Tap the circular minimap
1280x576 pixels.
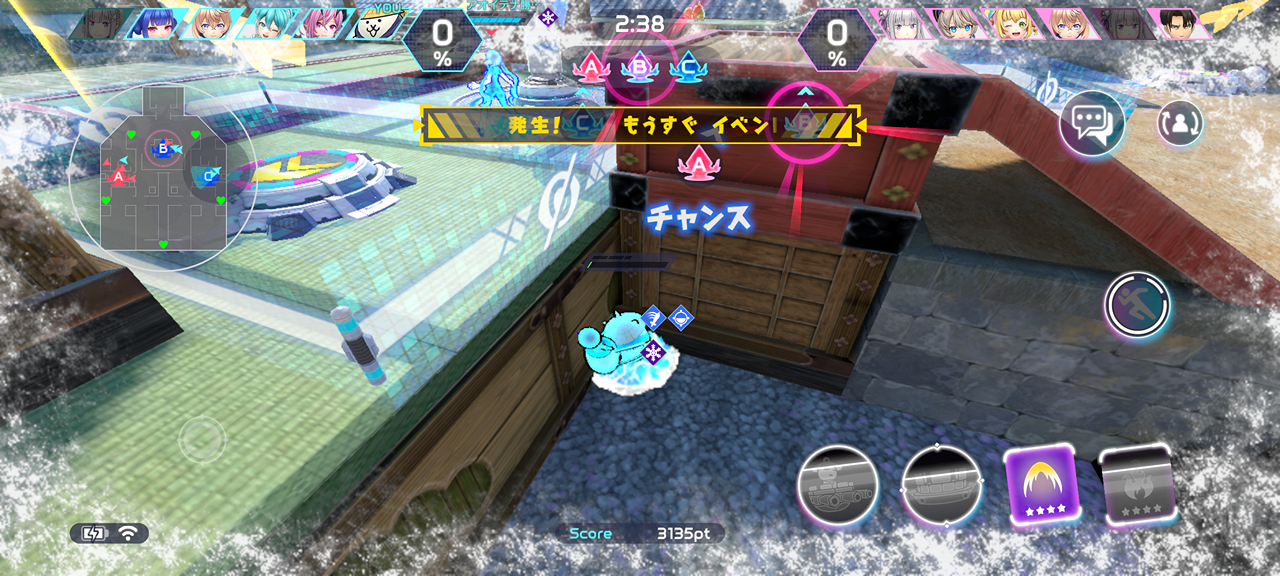click(x=161, y=176)
